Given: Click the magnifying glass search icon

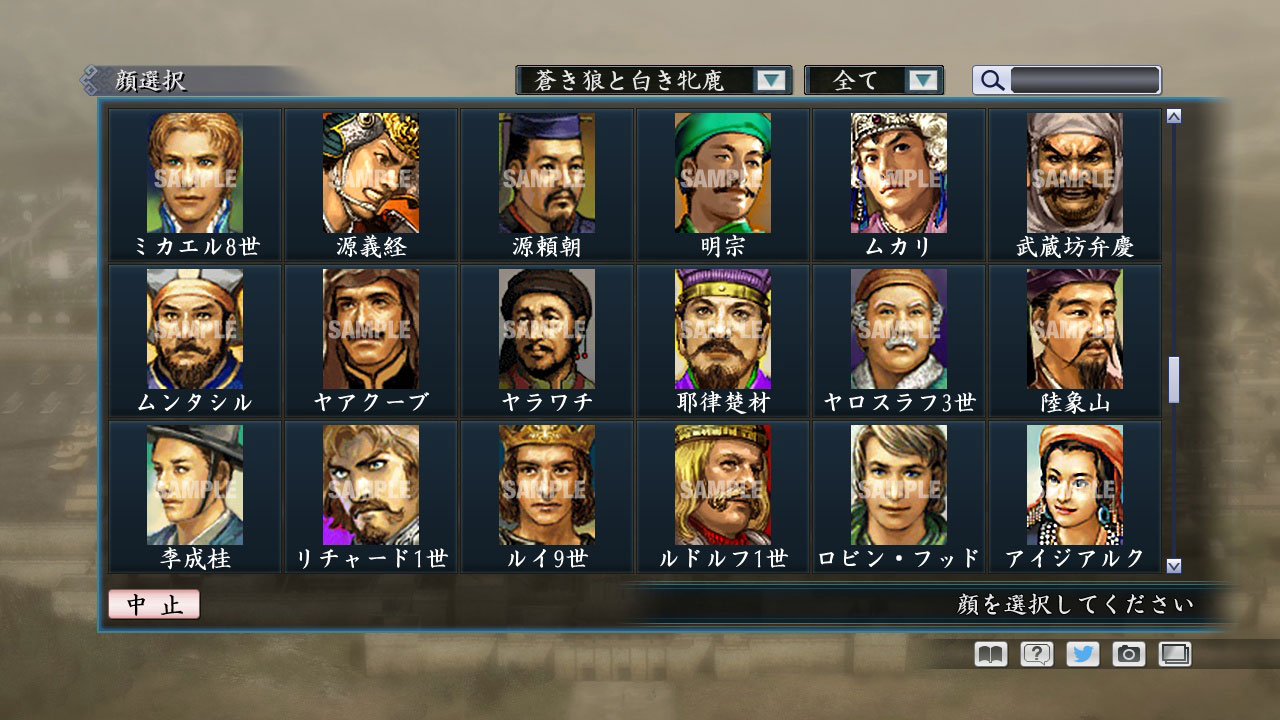Looking at the screenshot, I should [x=991, y=79].
